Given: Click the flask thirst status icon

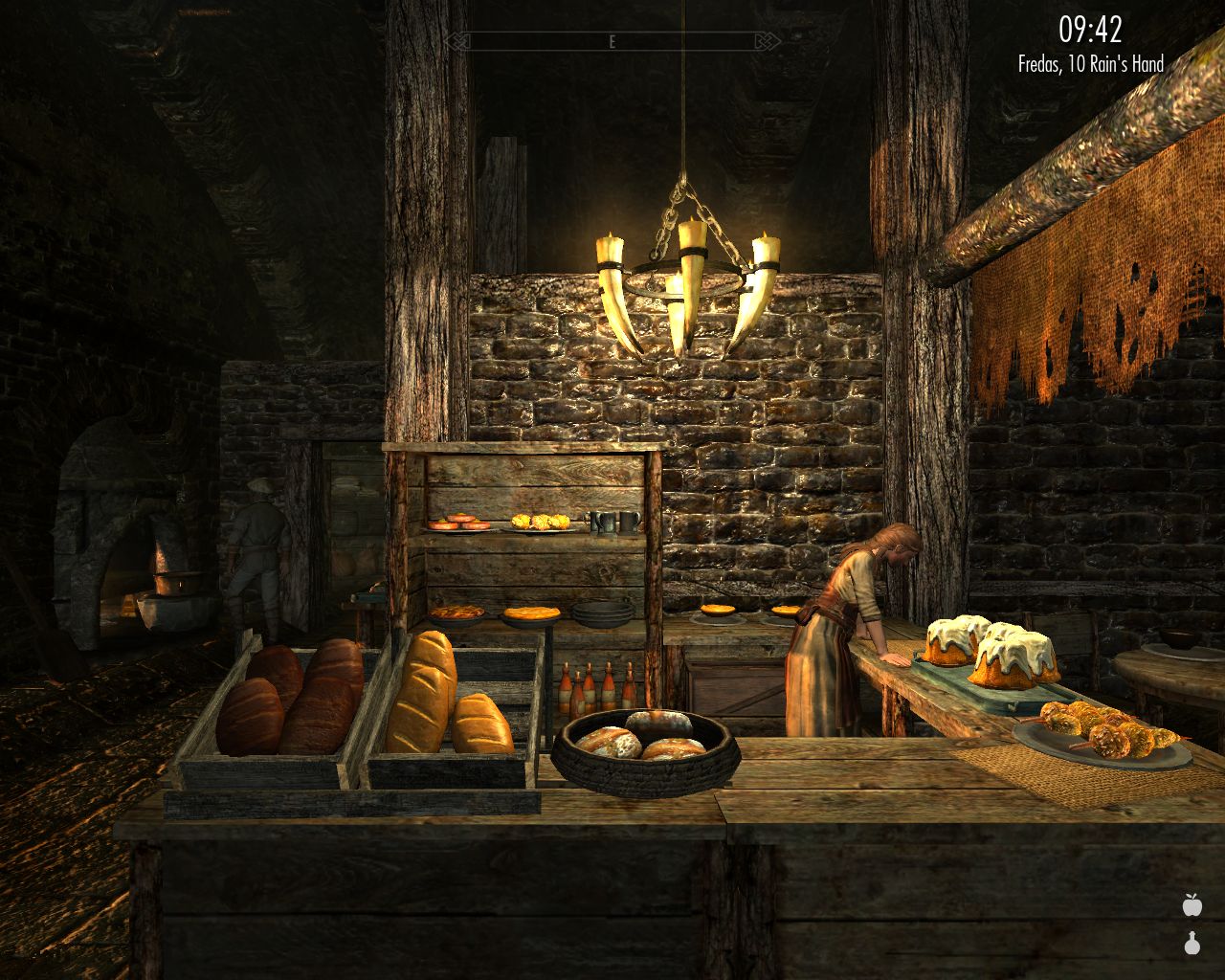Looking at the screenshot, I should (x=1192, y=944).
